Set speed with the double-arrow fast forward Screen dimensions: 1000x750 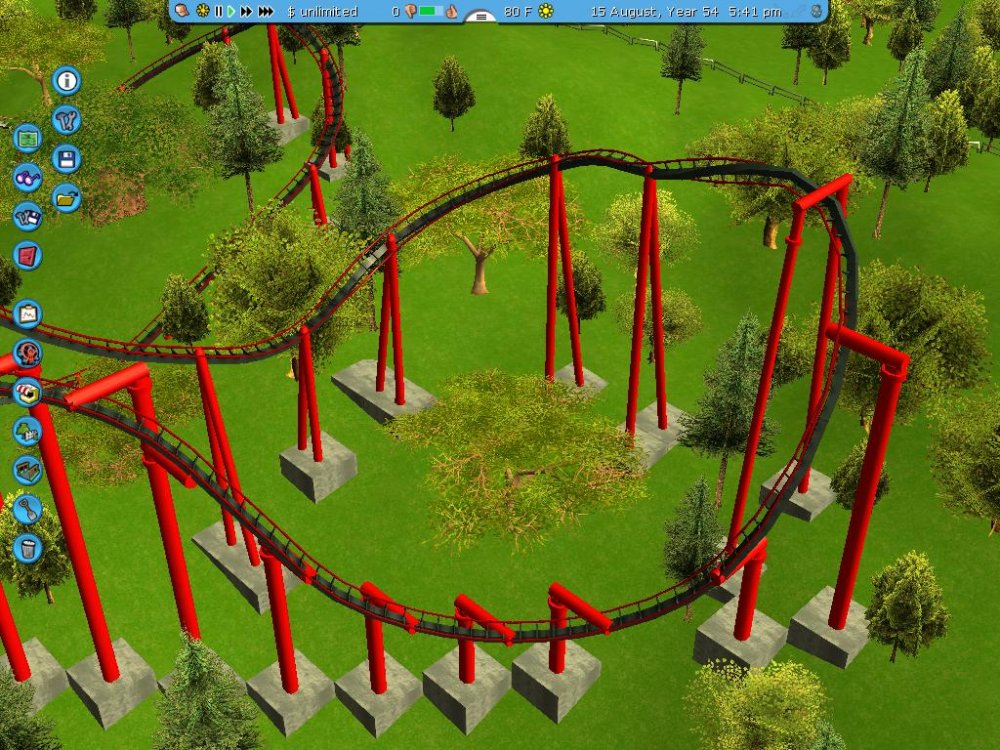pyautogui.click(x=246, y=11)
